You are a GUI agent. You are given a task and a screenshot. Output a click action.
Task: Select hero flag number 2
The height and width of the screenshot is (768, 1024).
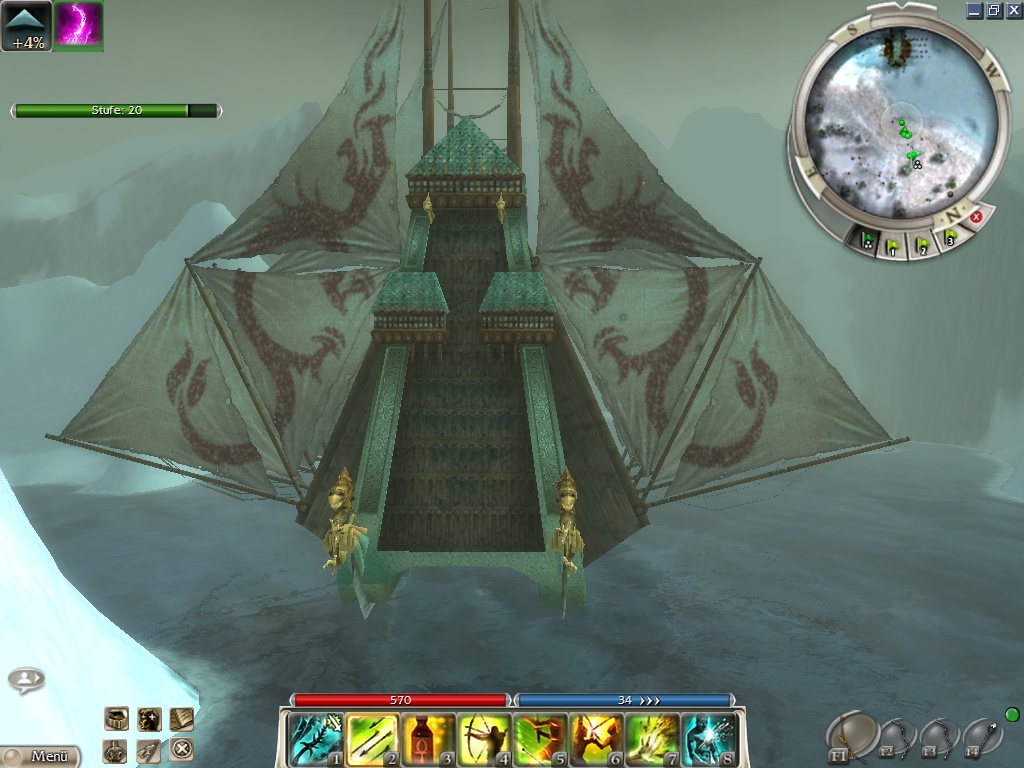tap(922, 243)
